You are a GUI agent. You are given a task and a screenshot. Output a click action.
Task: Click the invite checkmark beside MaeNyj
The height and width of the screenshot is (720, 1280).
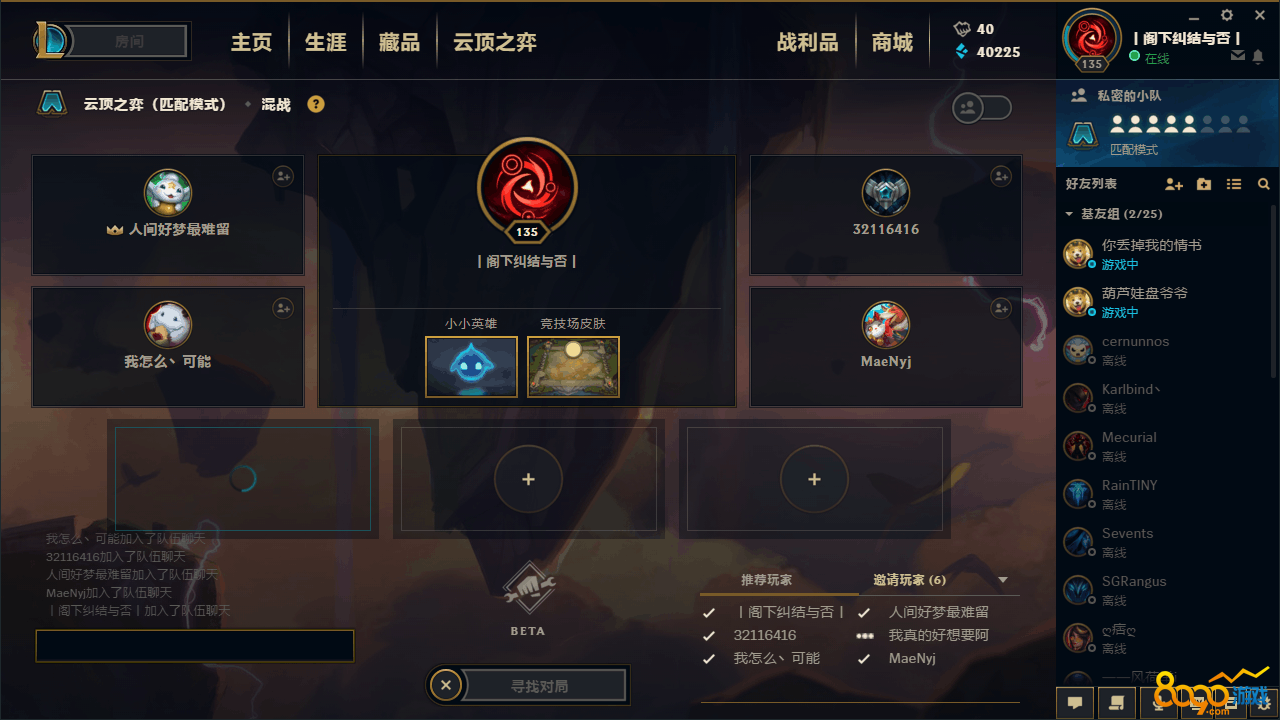point(864,658)
